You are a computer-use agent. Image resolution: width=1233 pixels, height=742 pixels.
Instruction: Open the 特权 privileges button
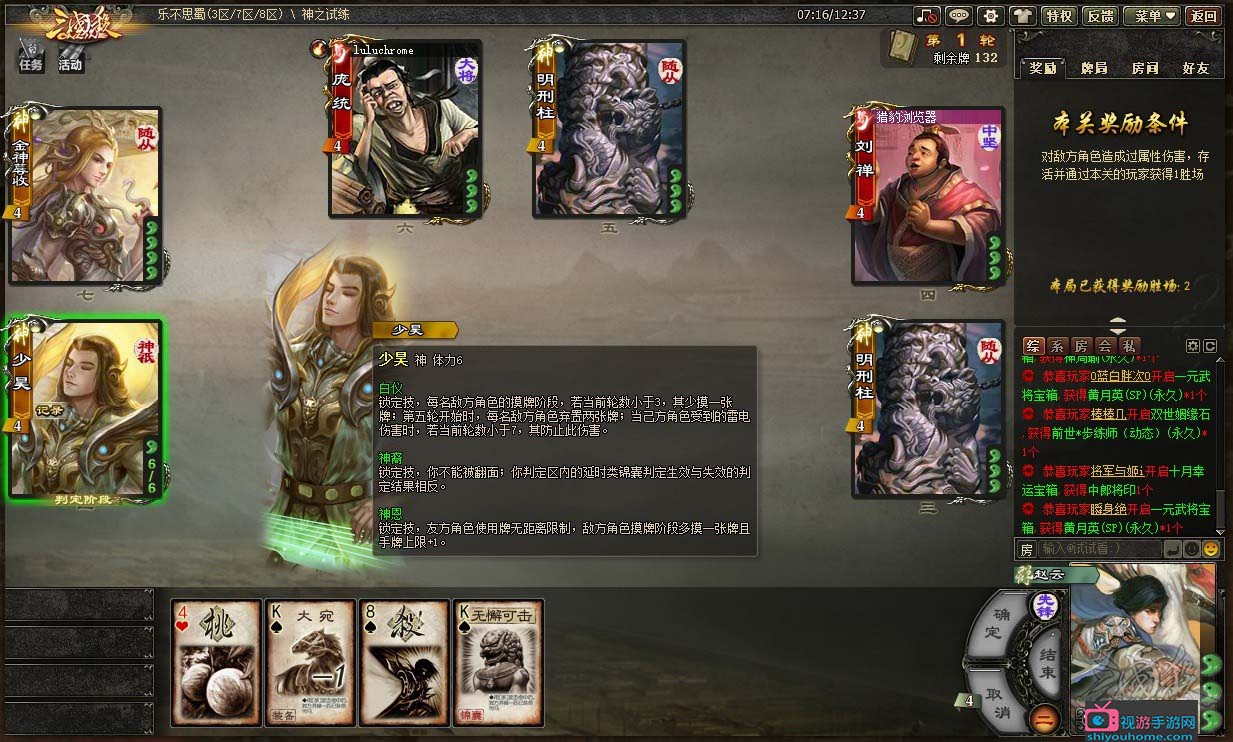[x=1058, y=16]
